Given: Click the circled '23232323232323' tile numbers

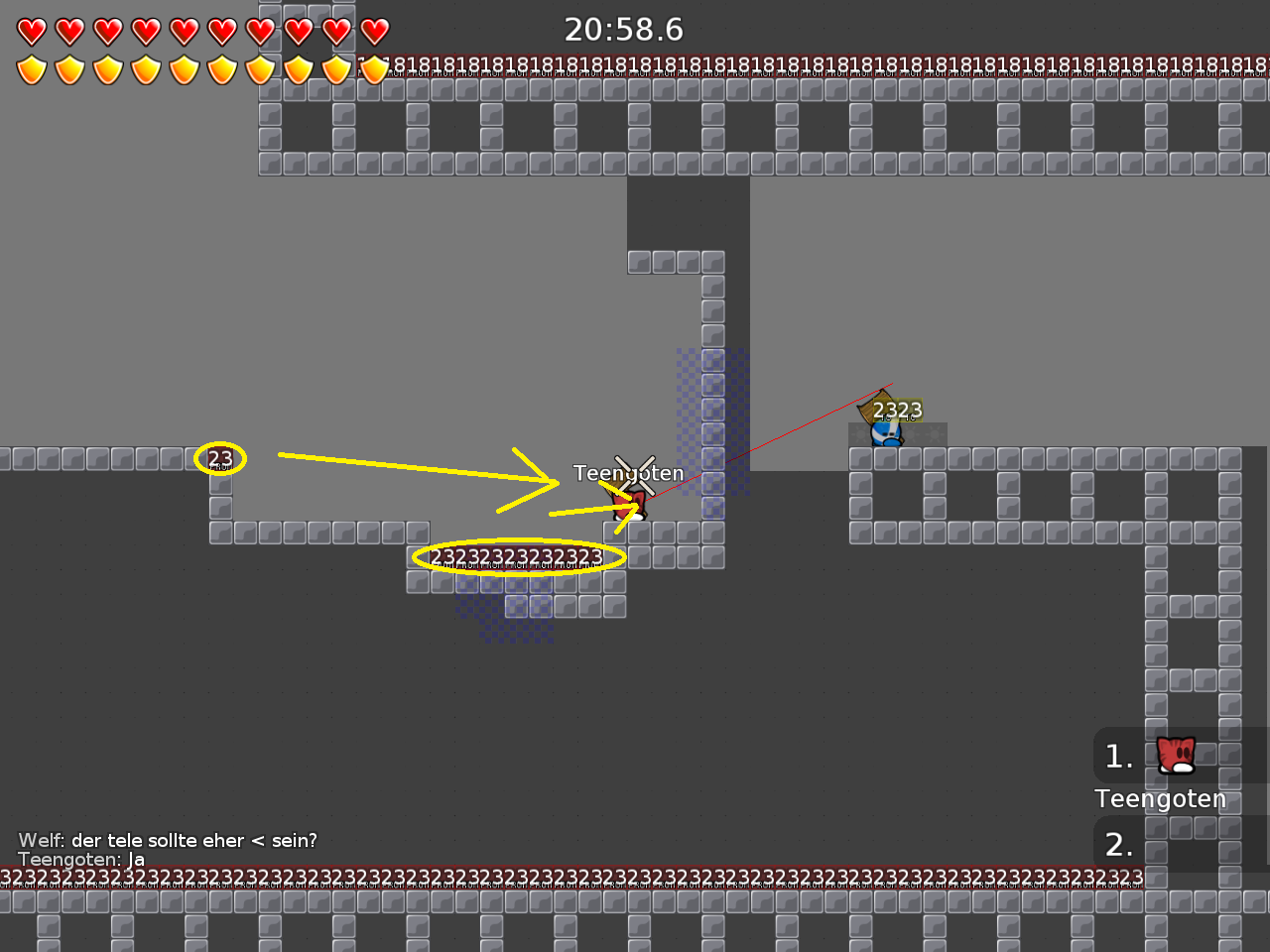Looking at the screenshot, I should (516, 557).
